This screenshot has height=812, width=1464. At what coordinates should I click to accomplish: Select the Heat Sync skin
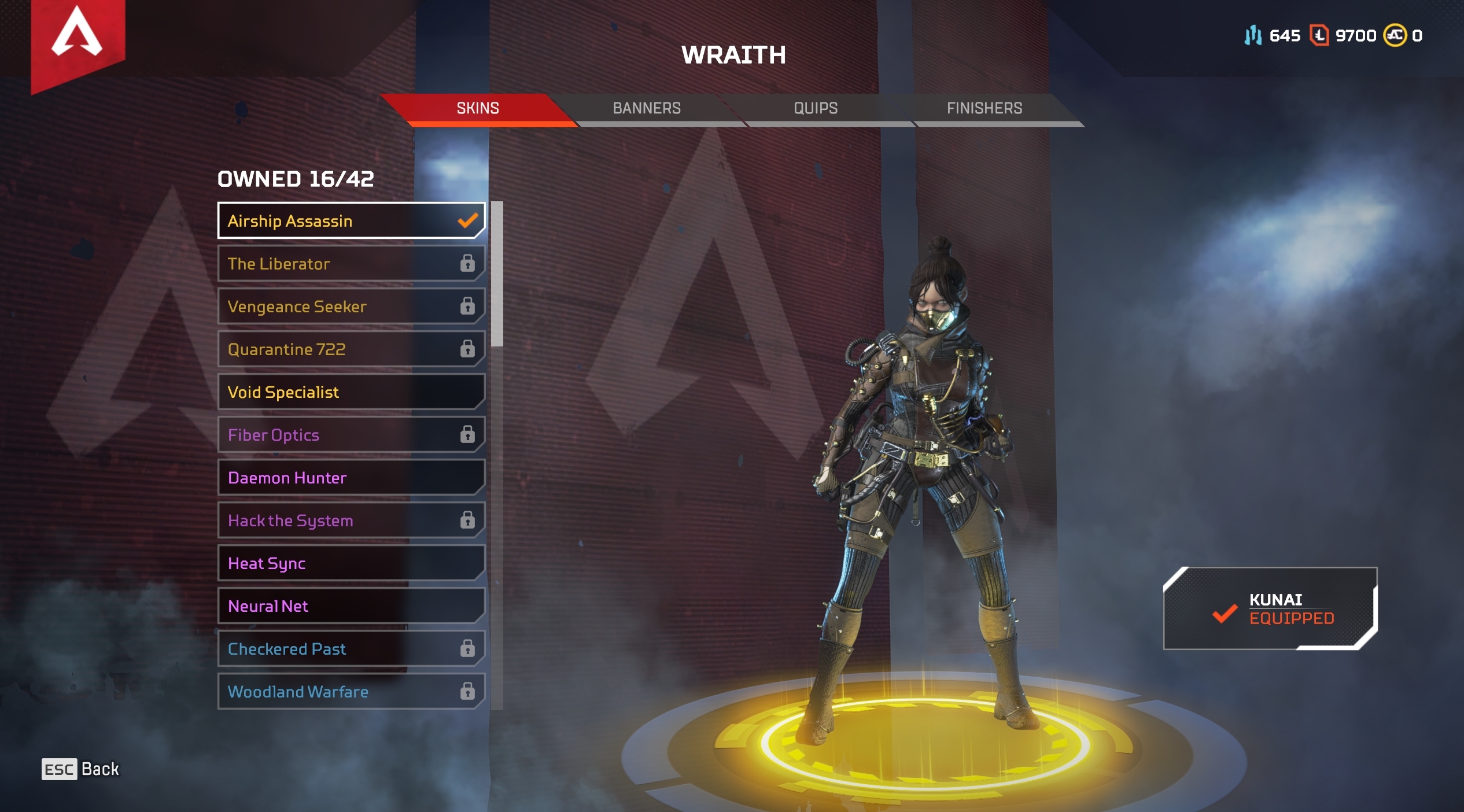[x=351, y=563]
